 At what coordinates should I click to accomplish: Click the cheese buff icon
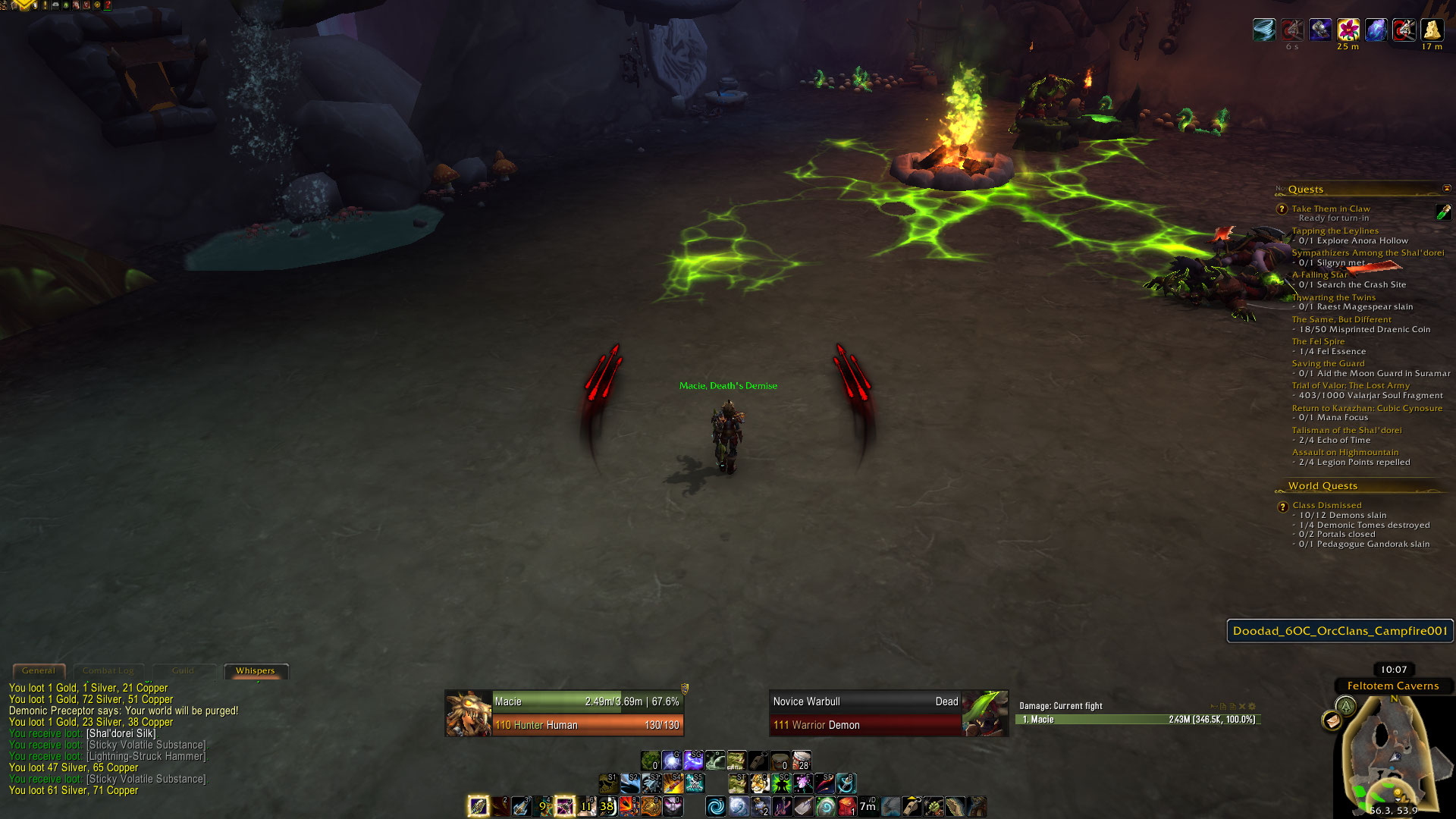point(1432,30)
